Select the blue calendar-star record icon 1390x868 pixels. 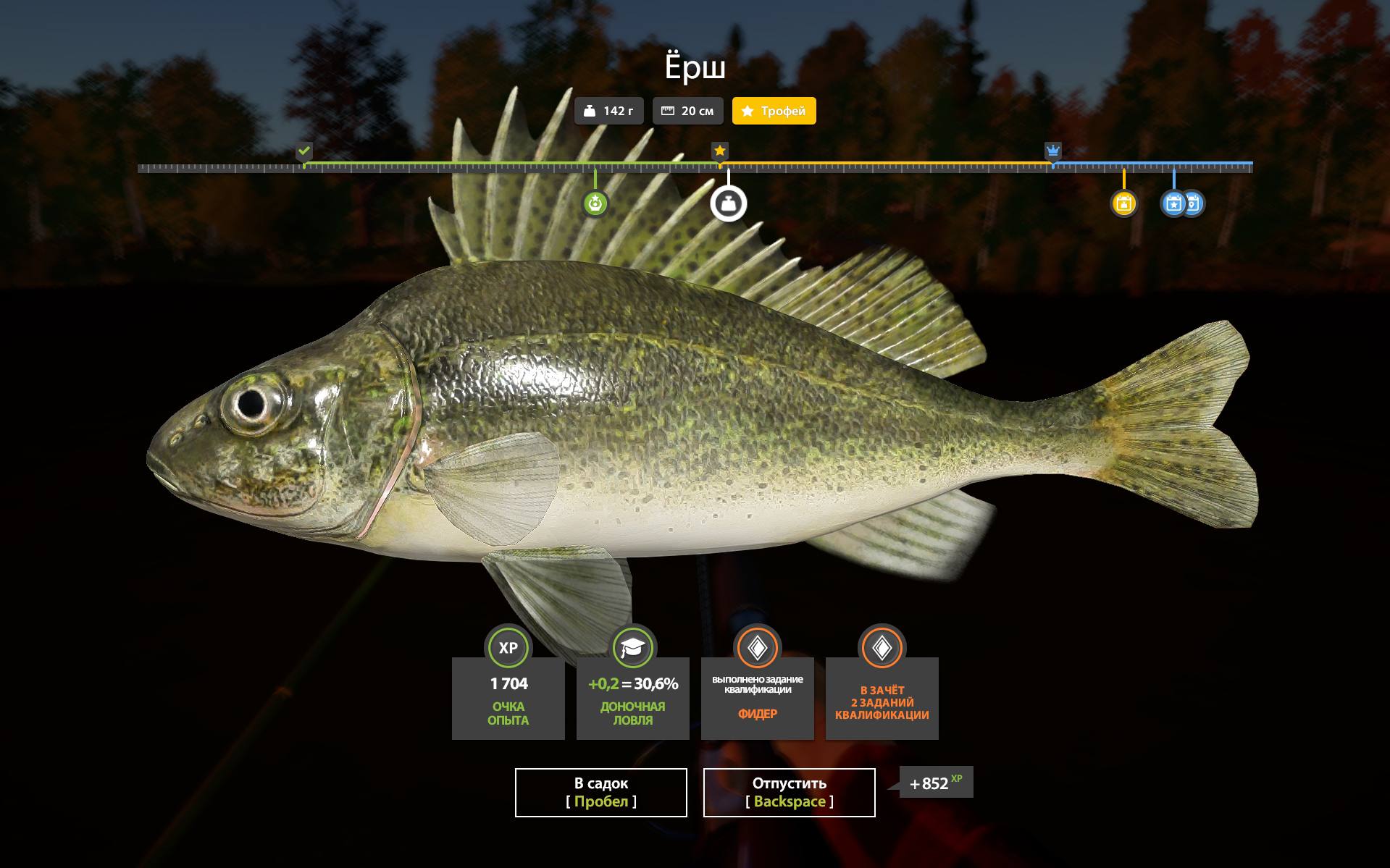coord(1174,203)
